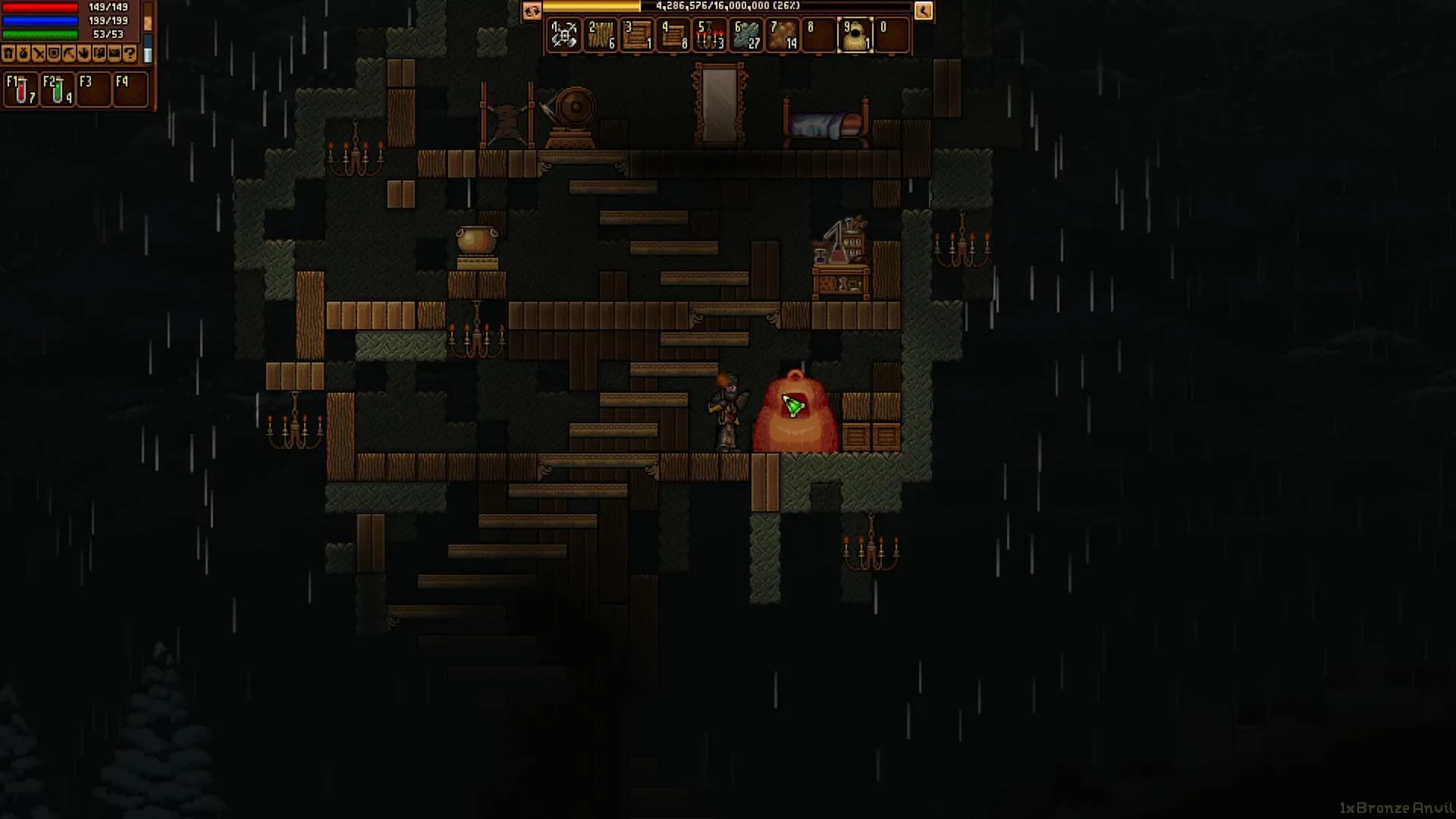Choose the brown dirt stack in slot 7
This screenshot has width=1456, height=819.
click(783, 36)
